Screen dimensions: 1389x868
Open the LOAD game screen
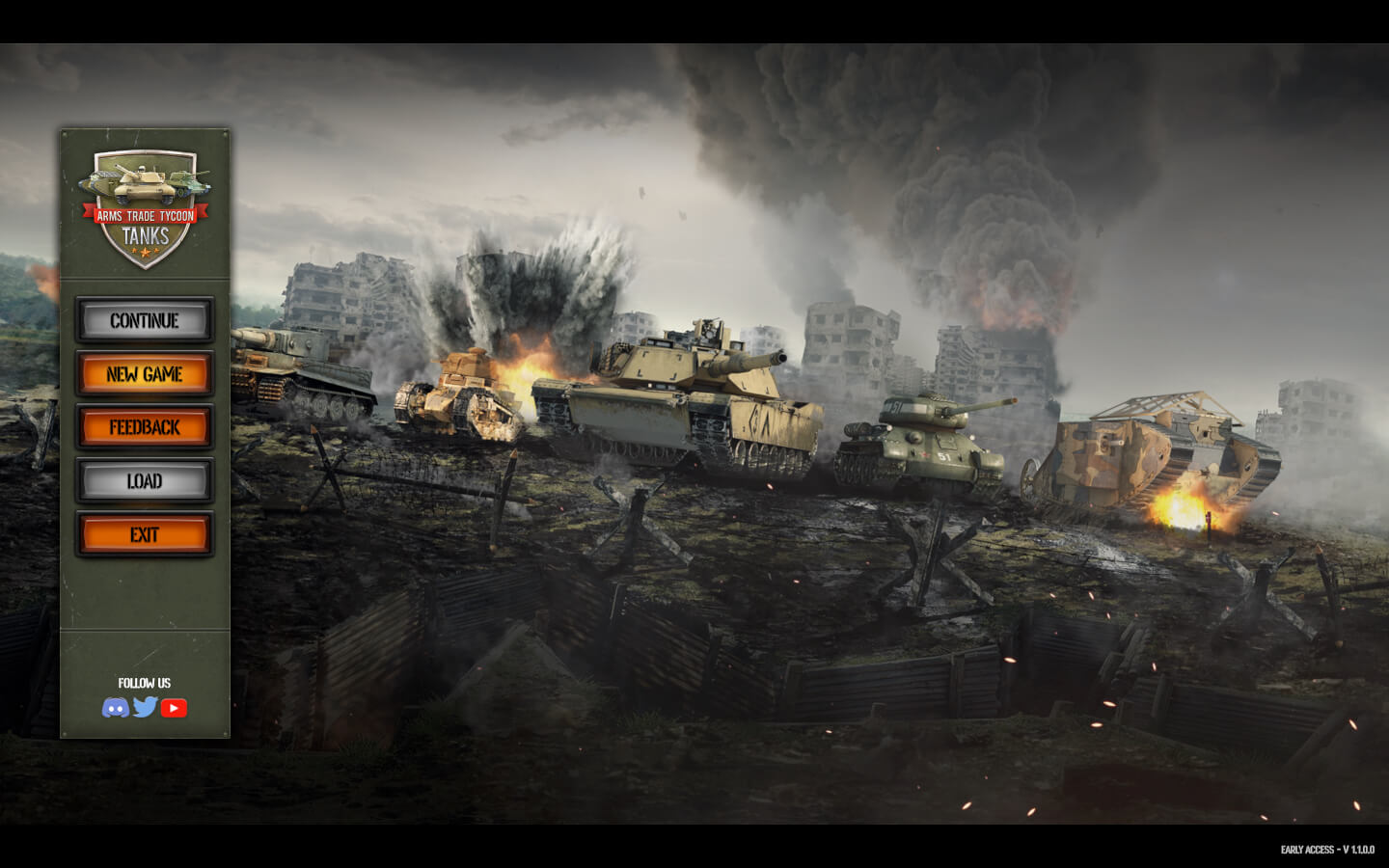pyautogui.click(x=144, y=480)
